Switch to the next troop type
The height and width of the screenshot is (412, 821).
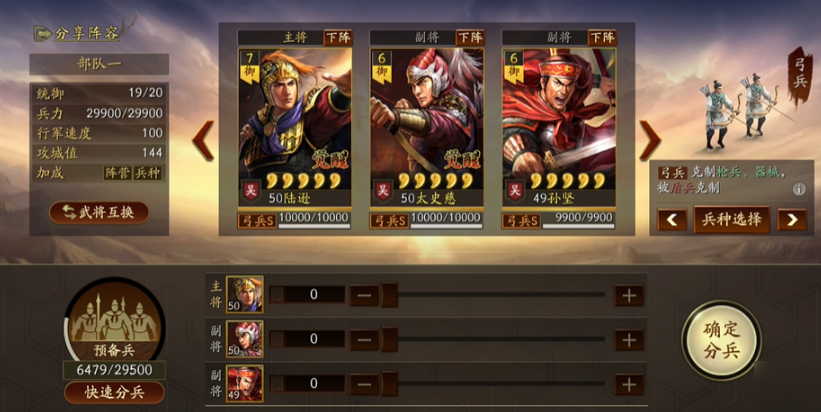click(x=791, y=220)
